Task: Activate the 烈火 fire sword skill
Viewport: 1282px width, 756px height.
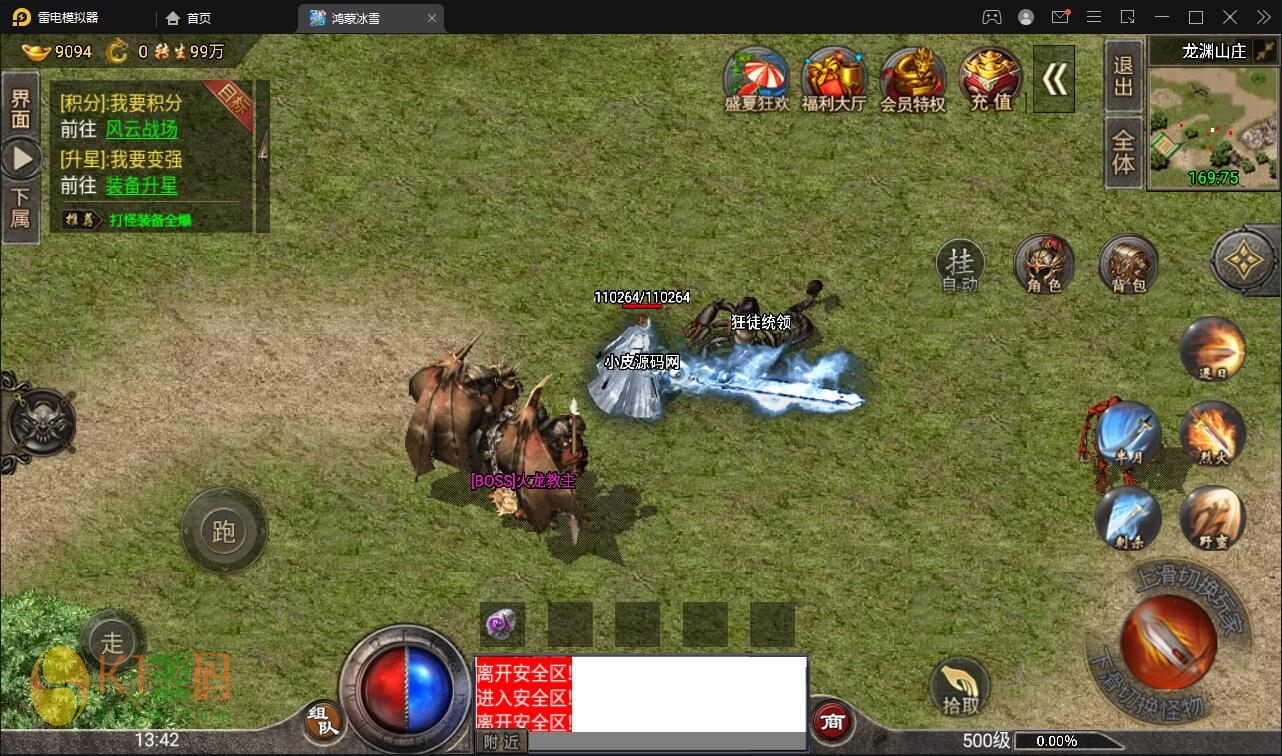Action: coord(1211,433)
